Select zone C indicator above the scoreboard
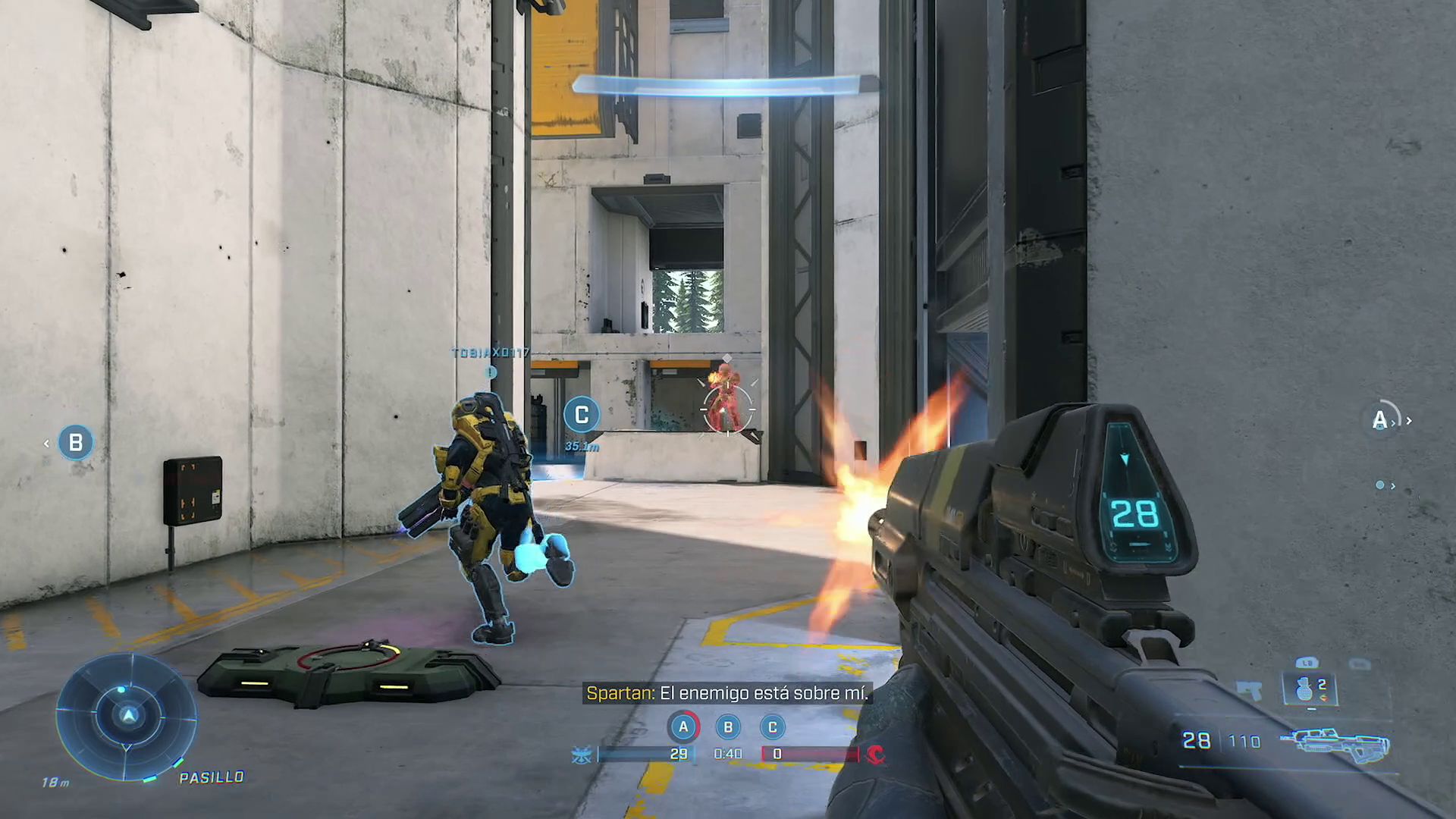1456x819 pixels. pos(773,727)
